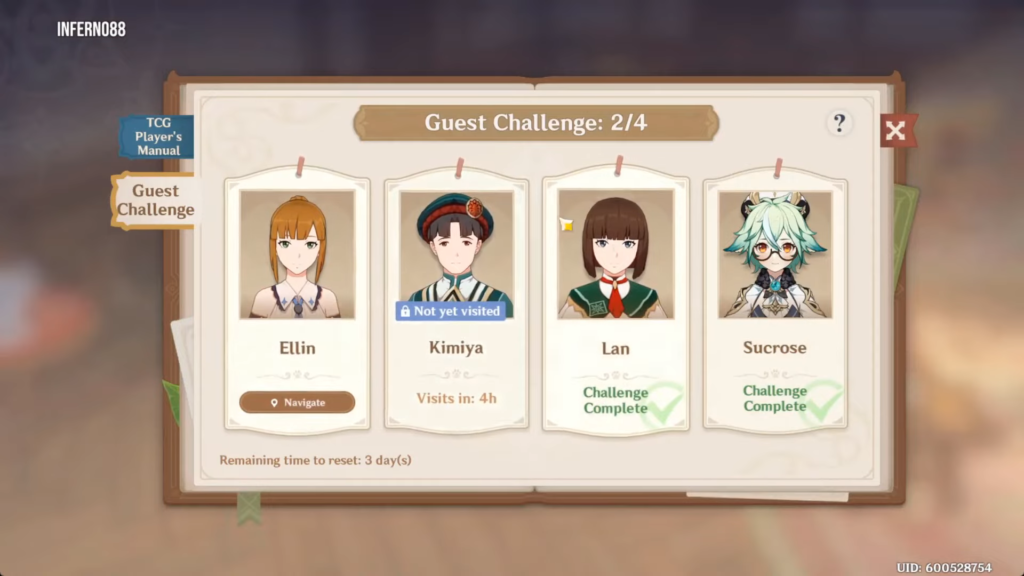Image resolution: width=1024 pixels, height=576 pixels.
Task: Choose Kimiya's guest card
Action: [457, 300]
